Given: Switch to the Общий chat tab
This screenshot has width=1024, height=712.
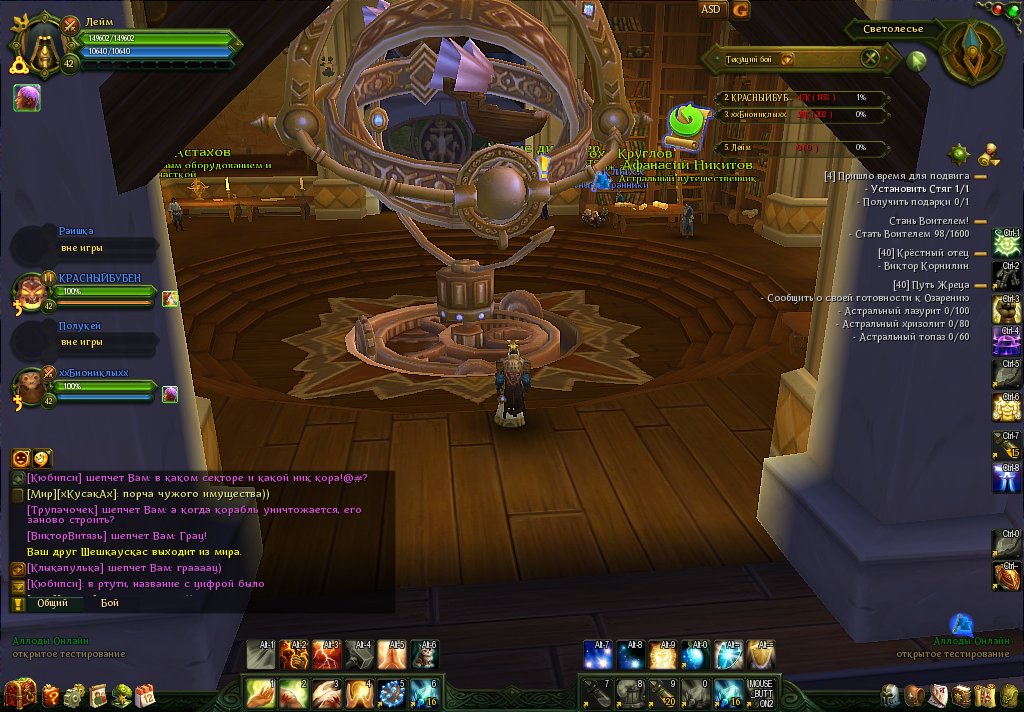Looking at the screenshot, I should (x=53, y=603).
